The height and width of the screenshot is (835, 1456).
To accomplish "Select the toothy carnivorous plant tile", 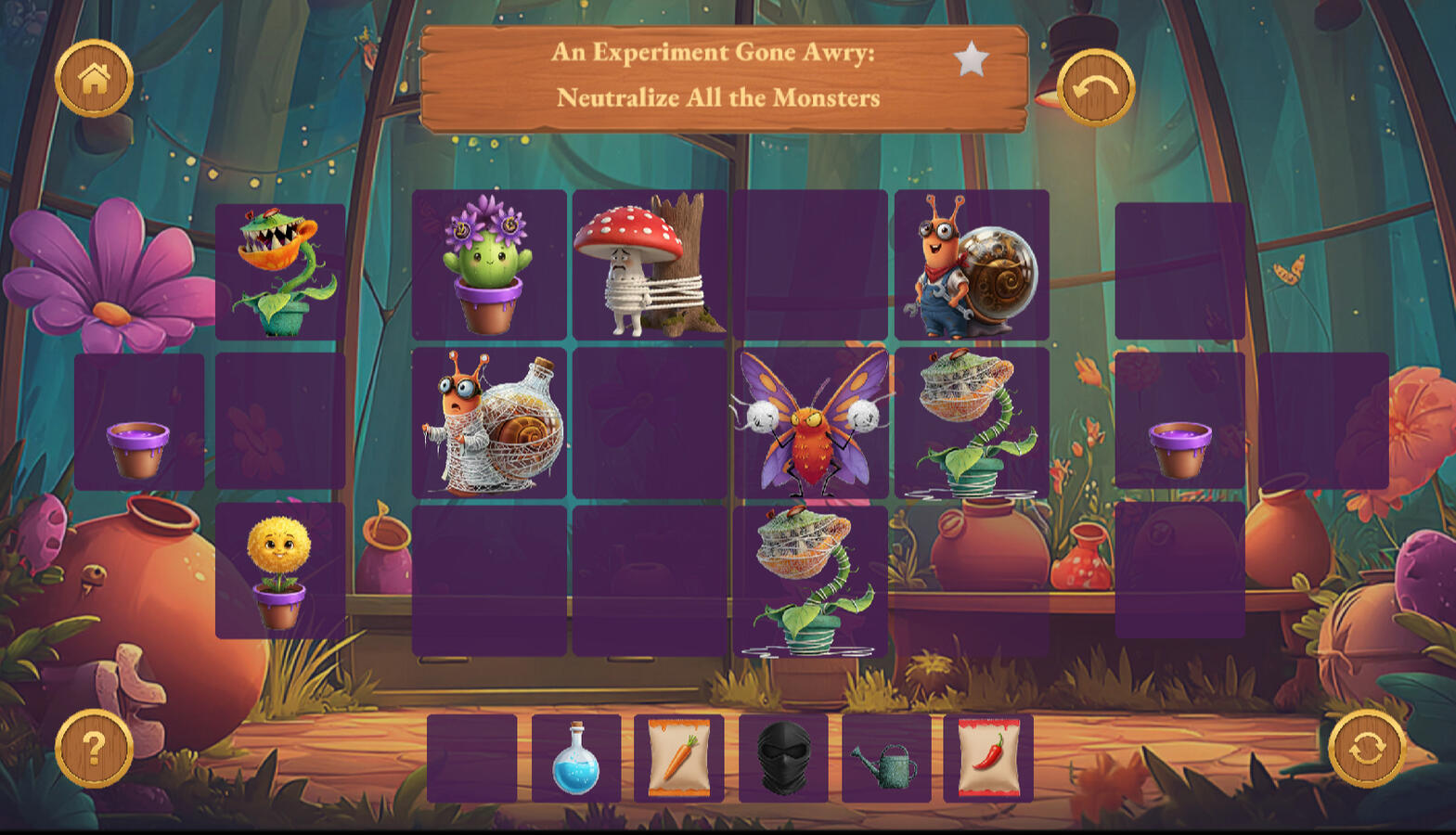I will (x=279, y=271).
